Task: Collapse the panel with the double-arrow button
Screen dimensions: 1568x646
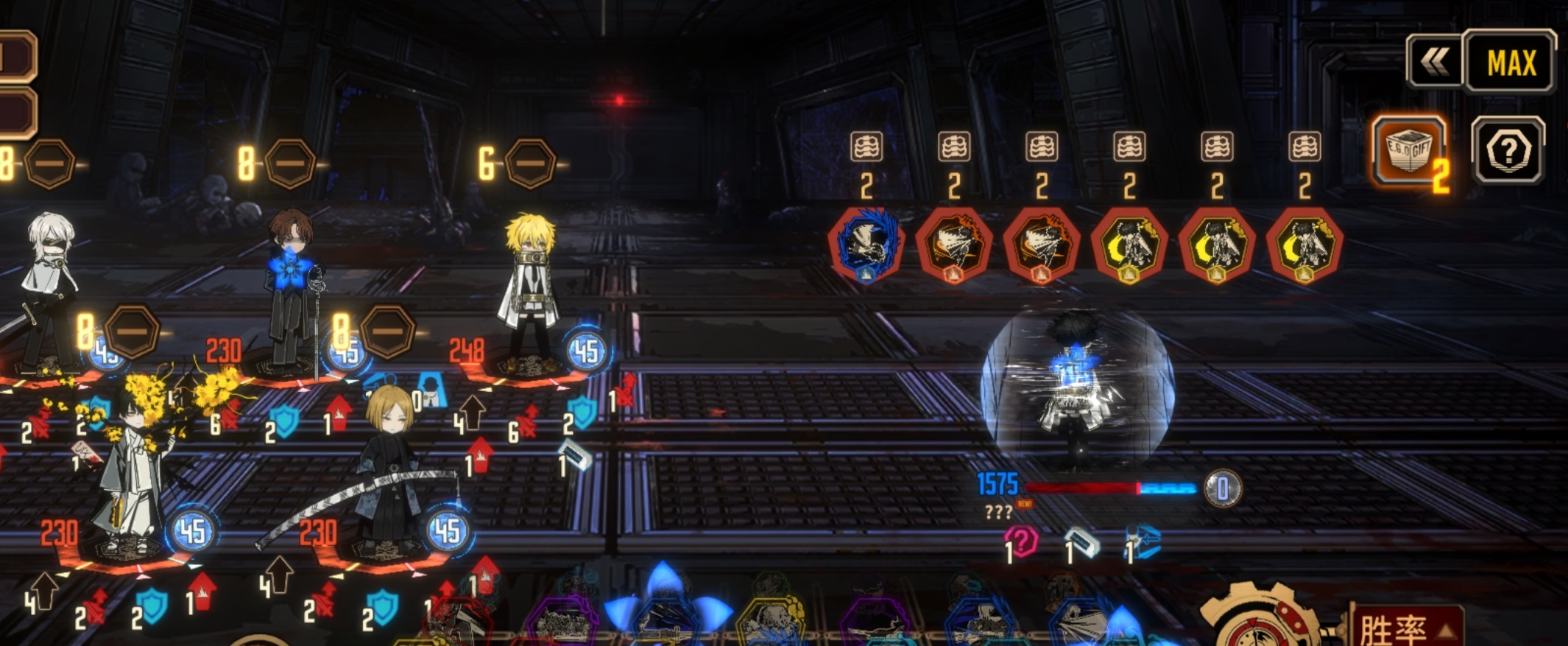Action: (x=1434, y=62)
